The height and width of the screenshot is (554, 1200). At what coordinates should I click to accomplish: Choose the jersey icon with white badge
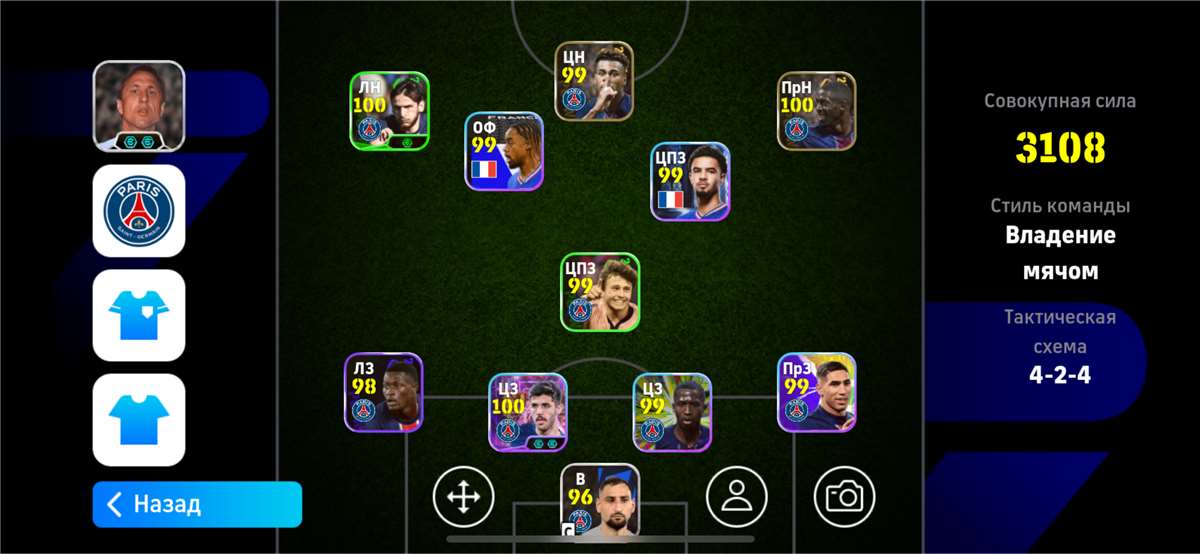[x=139, y=315]
